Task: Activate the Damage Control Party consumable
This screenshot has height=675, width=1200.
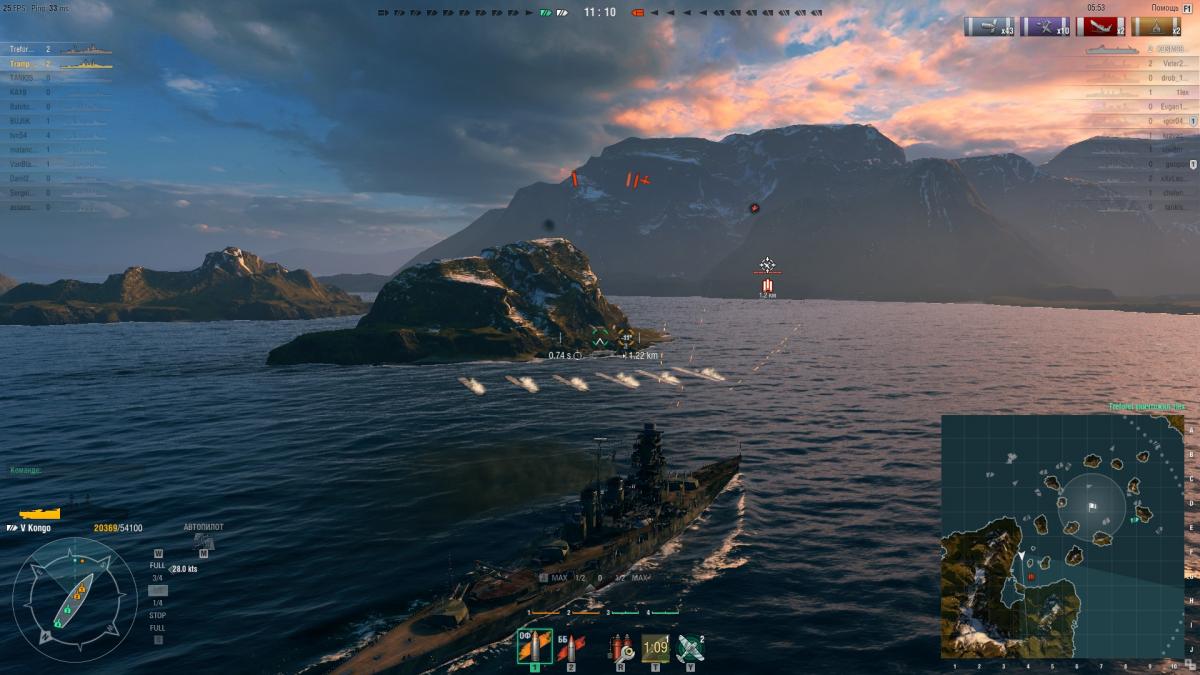Action: point(620,647)
